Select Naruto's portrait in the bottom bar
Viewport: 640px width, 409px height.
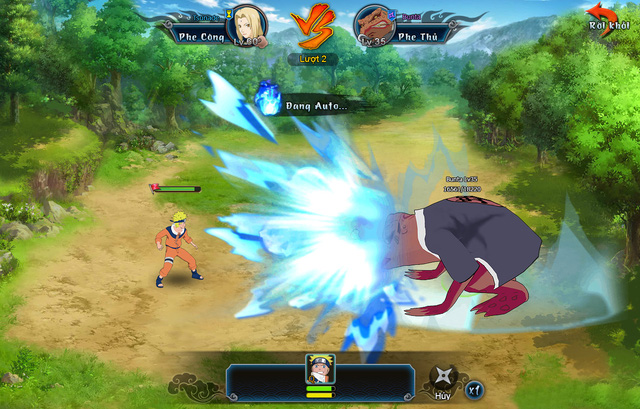pos(320,369)
